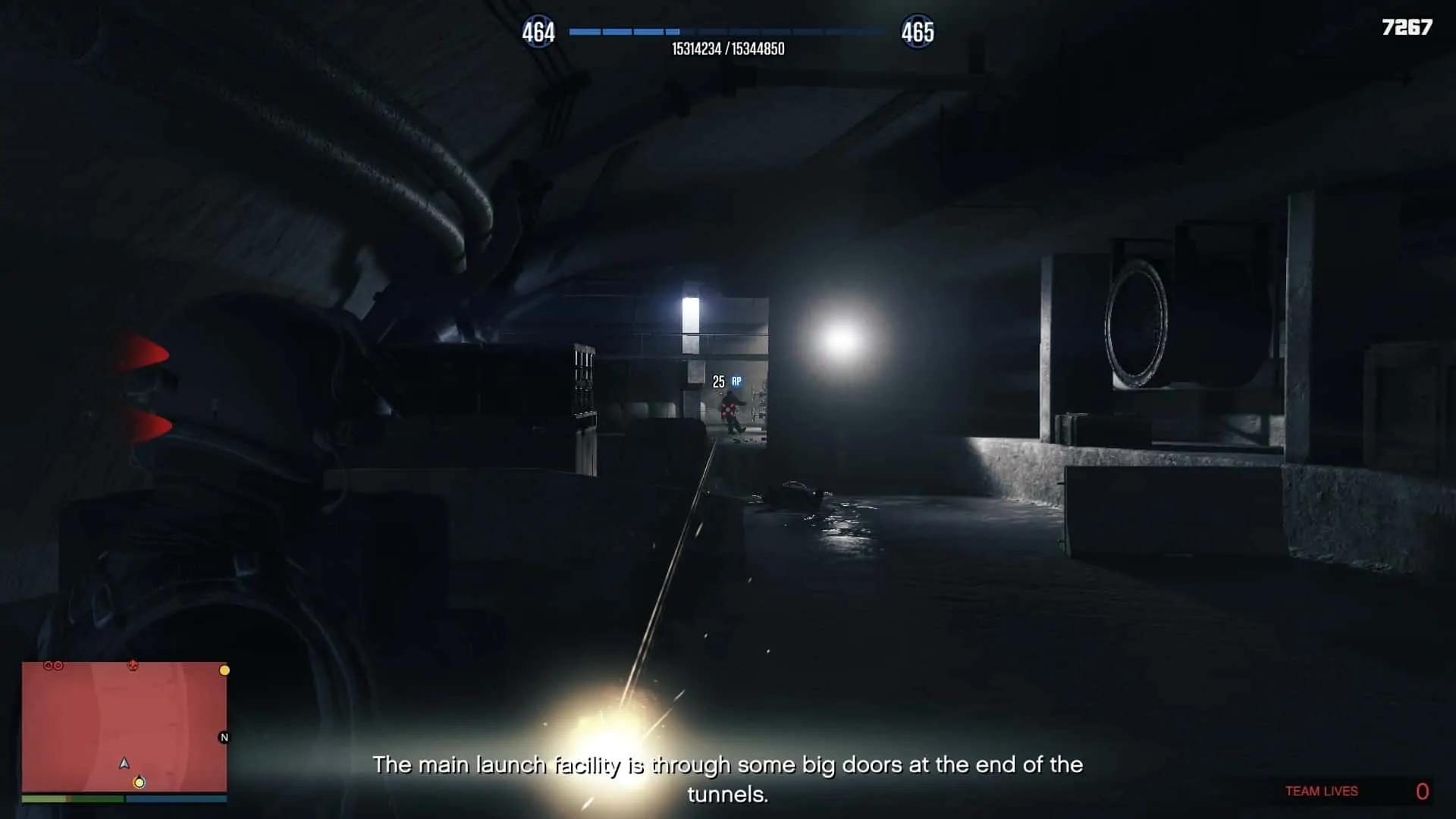Open the XP total 15314234 / 15344850 text
This screenshot has height=819, width=1456.
coord(728,47)
